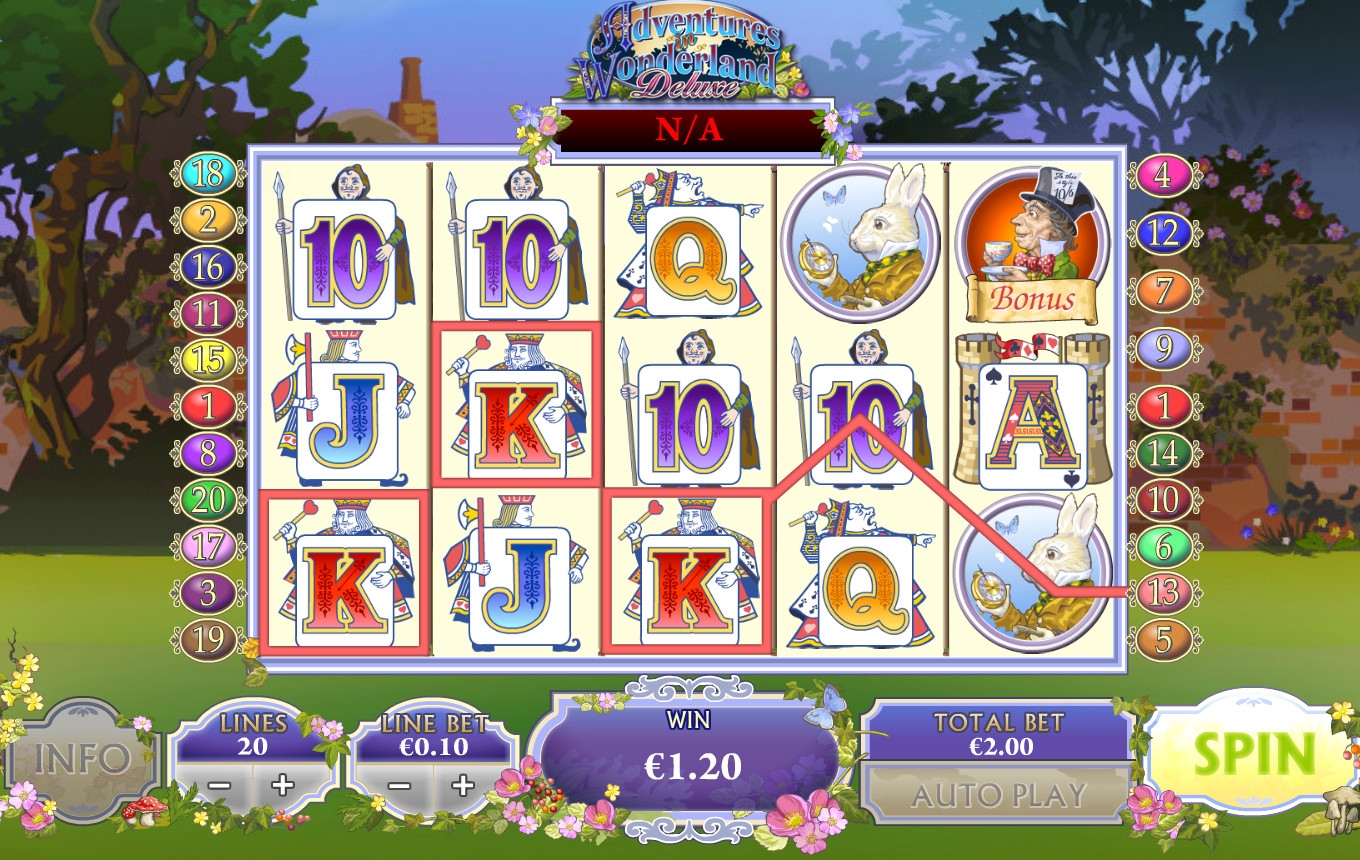Image resolution: width=1360 pixels, height=860 pixels.
Task: Lower the Line Bet amount
Action: coord(399,785)
